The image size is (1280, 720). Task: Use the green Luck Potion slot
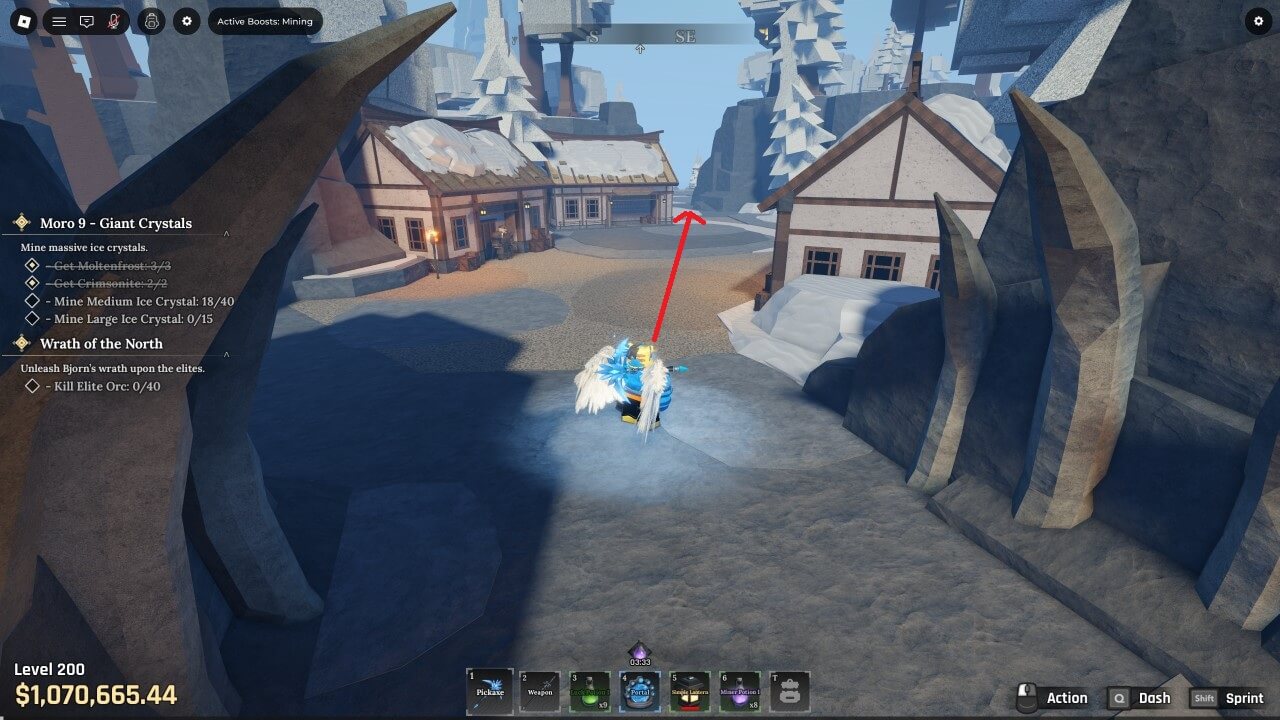pyautogui.click(x=590, y=691)
